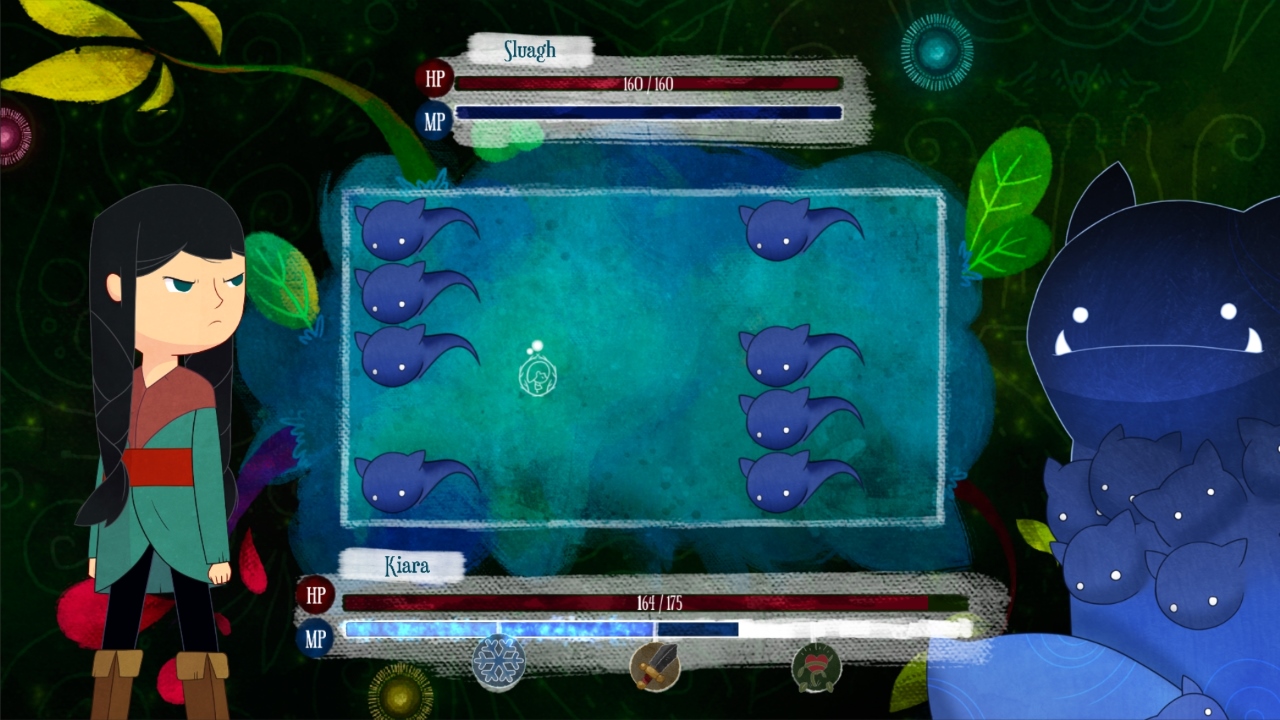Click Sluagh's blue MP badge
This screenshot has height=720, width=1280.
click(434, 118)
